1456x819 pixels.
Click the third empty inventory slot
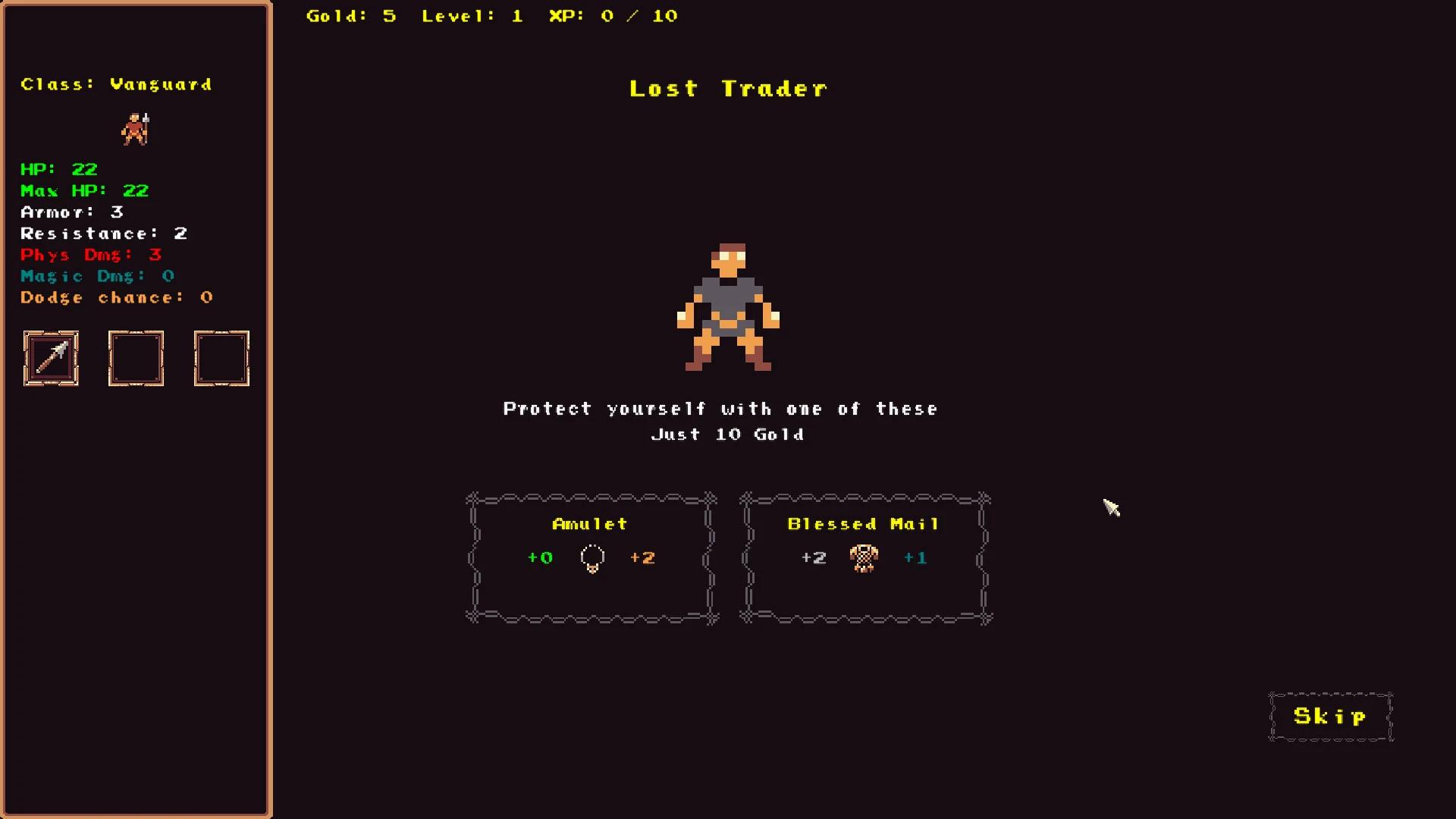[221, 358]
